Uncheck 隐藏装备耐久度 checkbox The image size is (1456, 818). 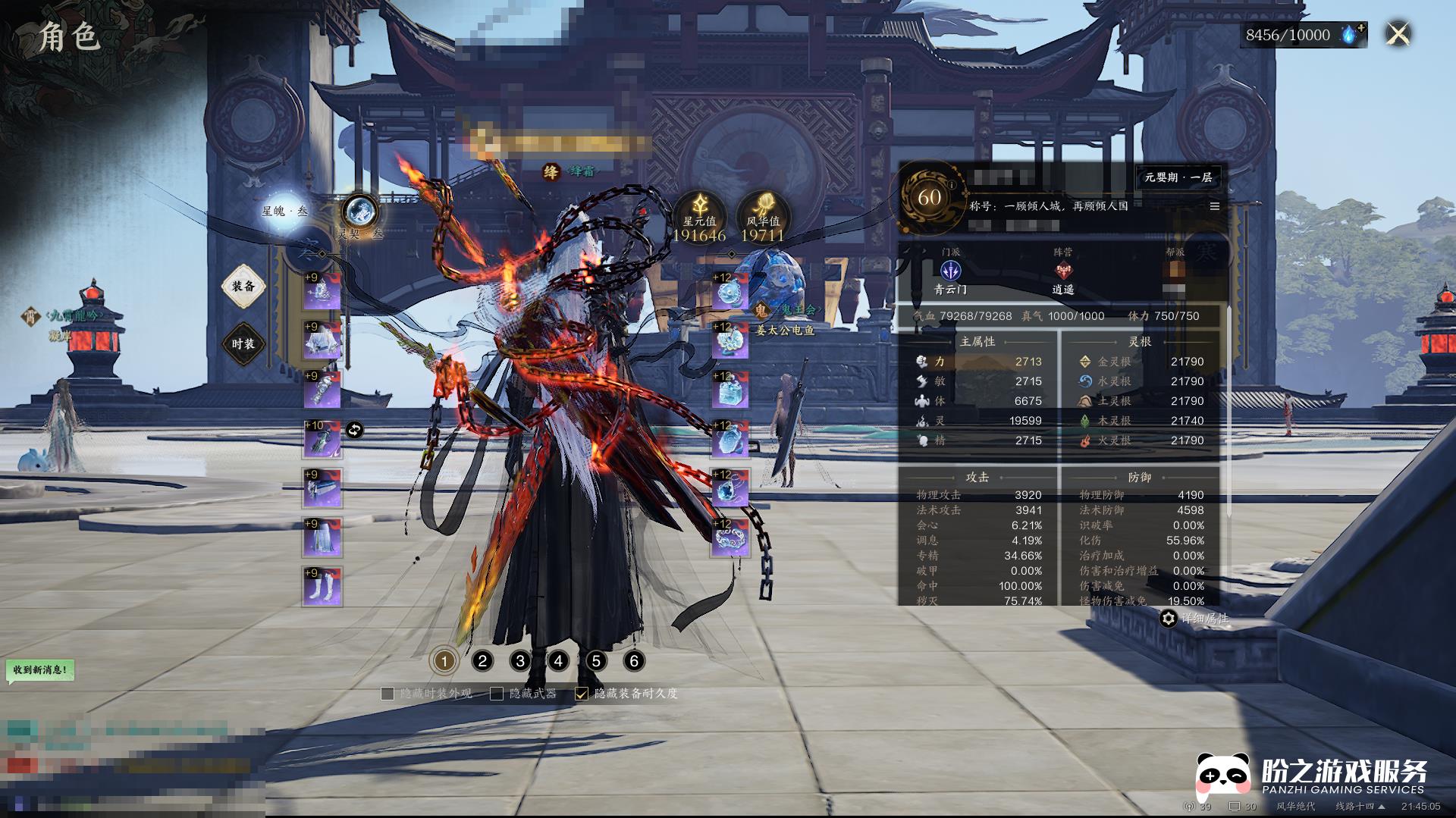582,694
